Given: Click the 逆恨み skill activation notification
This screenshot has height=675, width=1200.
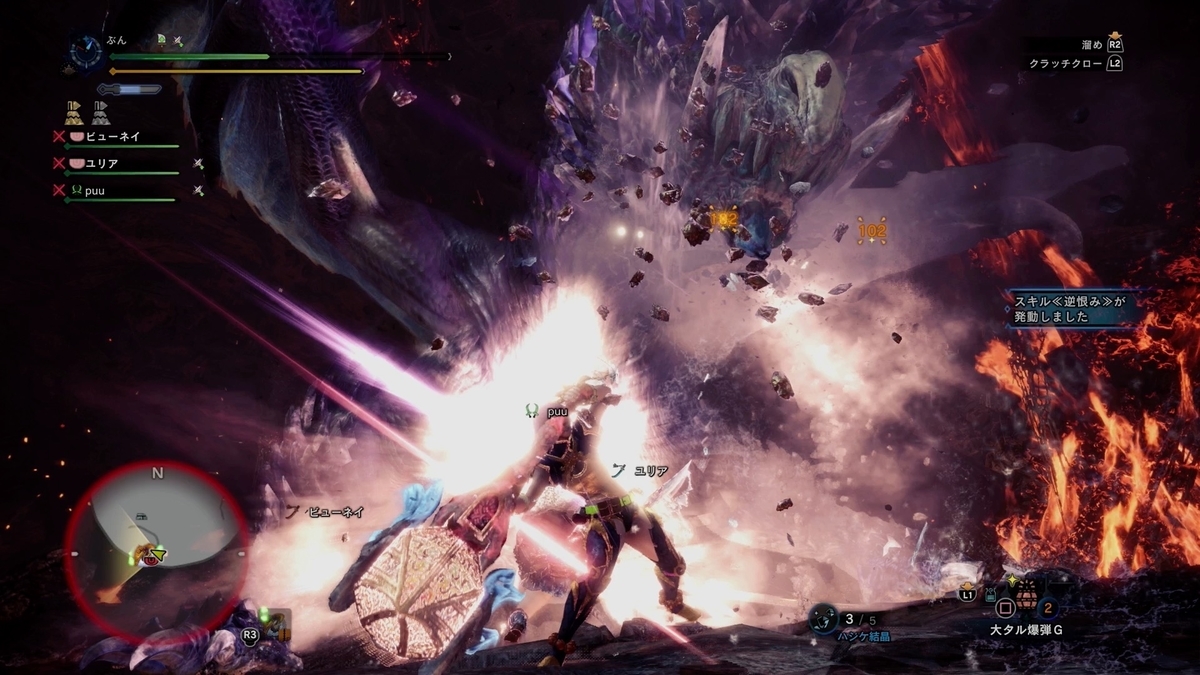Looking at the screenshot, I should coord(1072,308).
